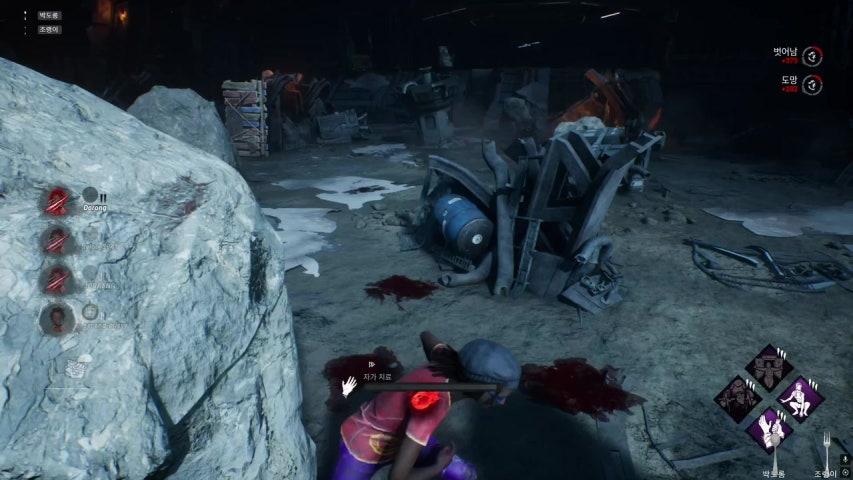Screen dimensions: 853x480
Task: Choose the topmost perk diamond icon
Action: [x=769, y=367]
